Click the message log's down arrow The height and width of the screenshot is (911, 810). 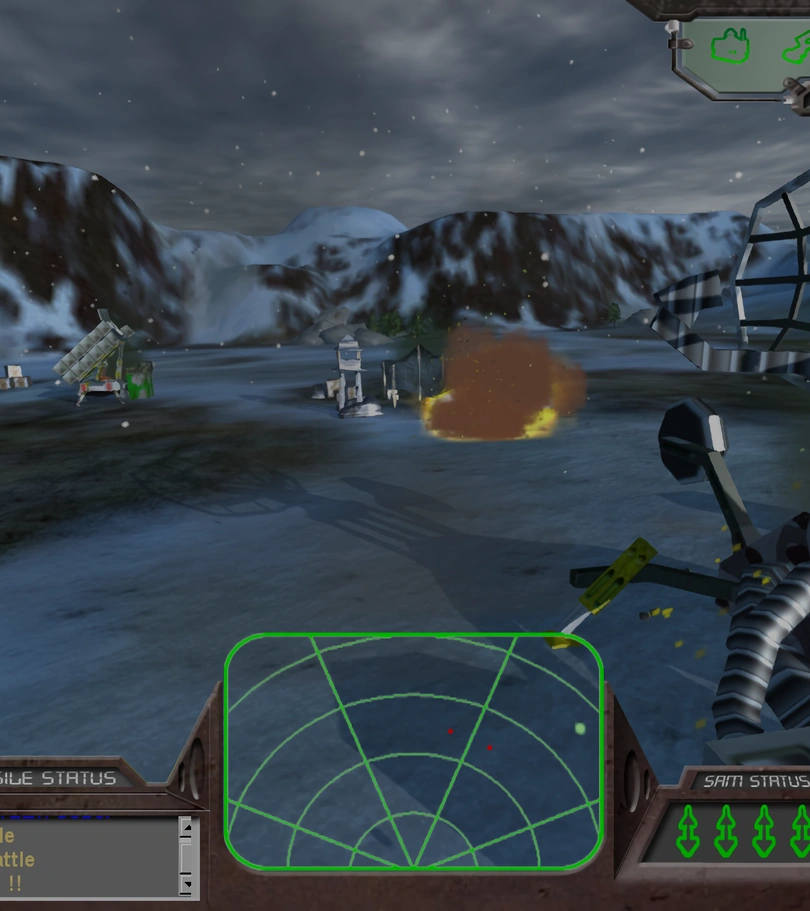pos(185,885)
